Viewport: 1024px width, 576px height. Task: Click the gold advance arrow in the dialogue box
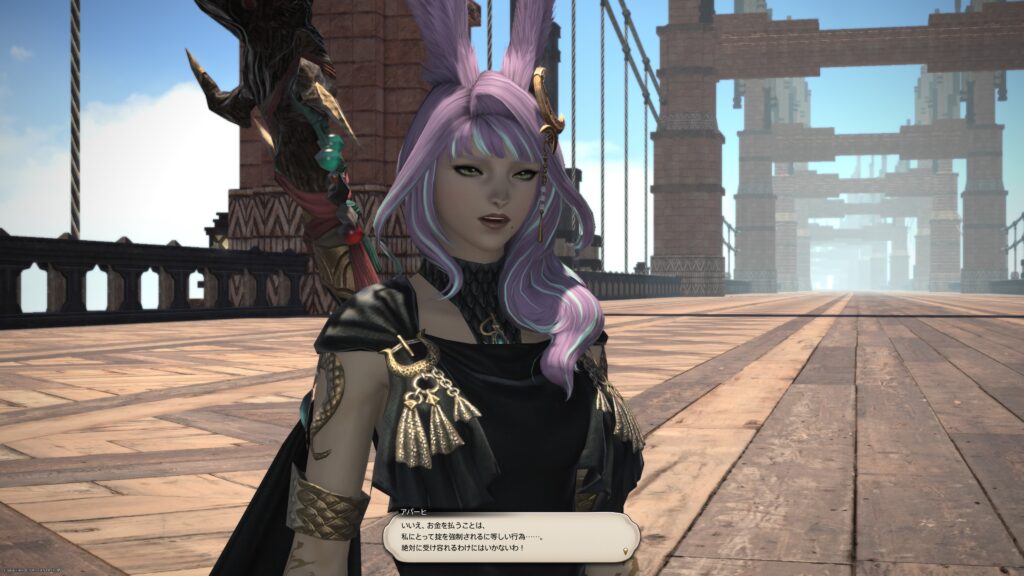626,549
